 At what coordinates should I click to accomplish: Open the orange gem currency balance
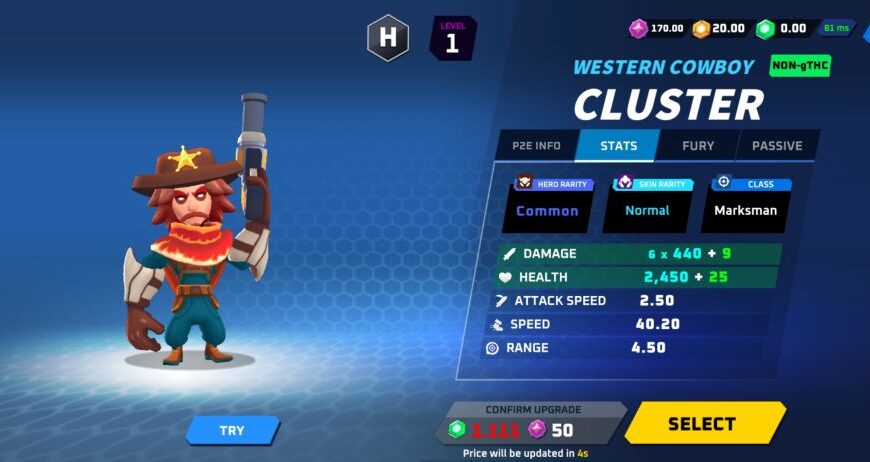click(x=720, y=28)
